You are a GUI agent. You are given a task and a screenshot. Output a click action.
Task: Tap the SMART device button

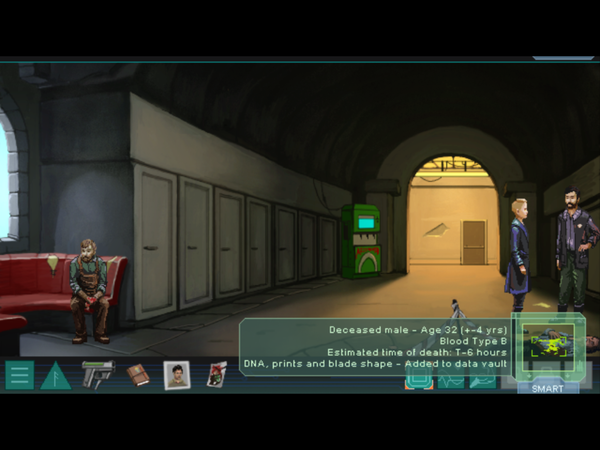(x=547, y=387)
